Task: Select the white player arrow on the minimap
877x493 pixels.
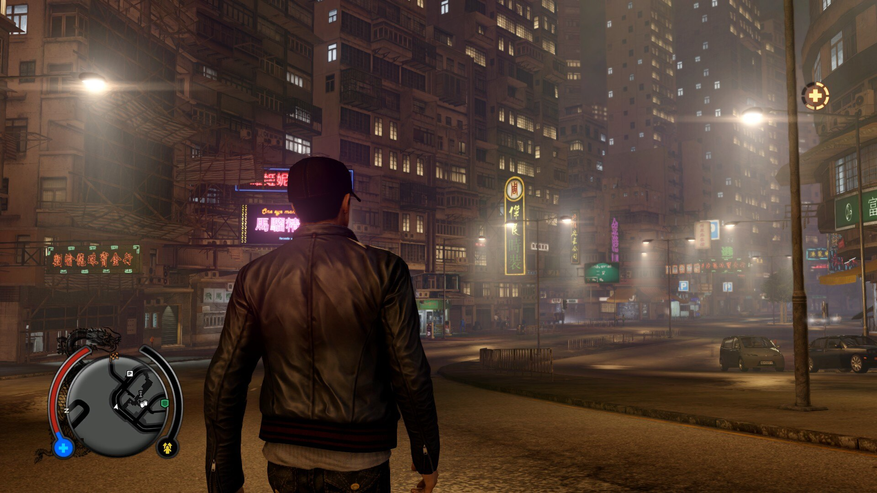Action: [115, 406]
